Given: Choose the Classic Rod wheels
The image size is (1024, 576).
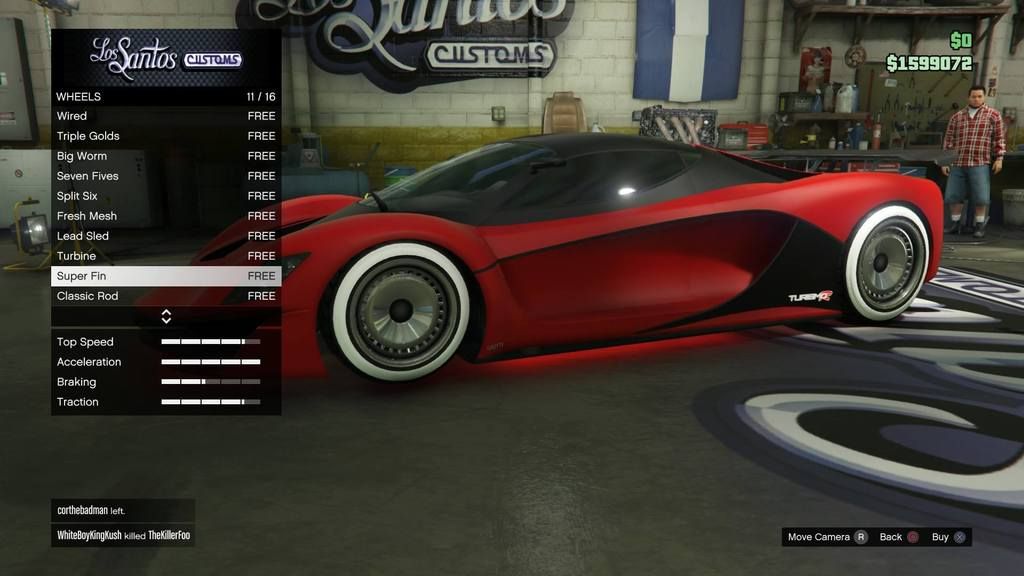Looking at the screenshot, I should point(165,296).
